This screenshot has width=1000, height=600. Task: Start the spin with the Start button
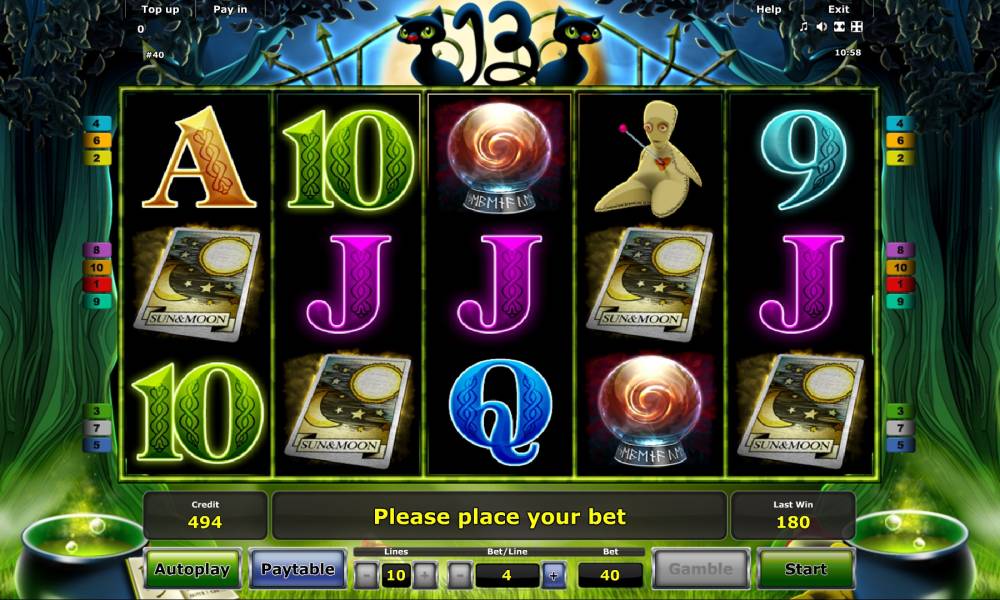pos(805,569)
